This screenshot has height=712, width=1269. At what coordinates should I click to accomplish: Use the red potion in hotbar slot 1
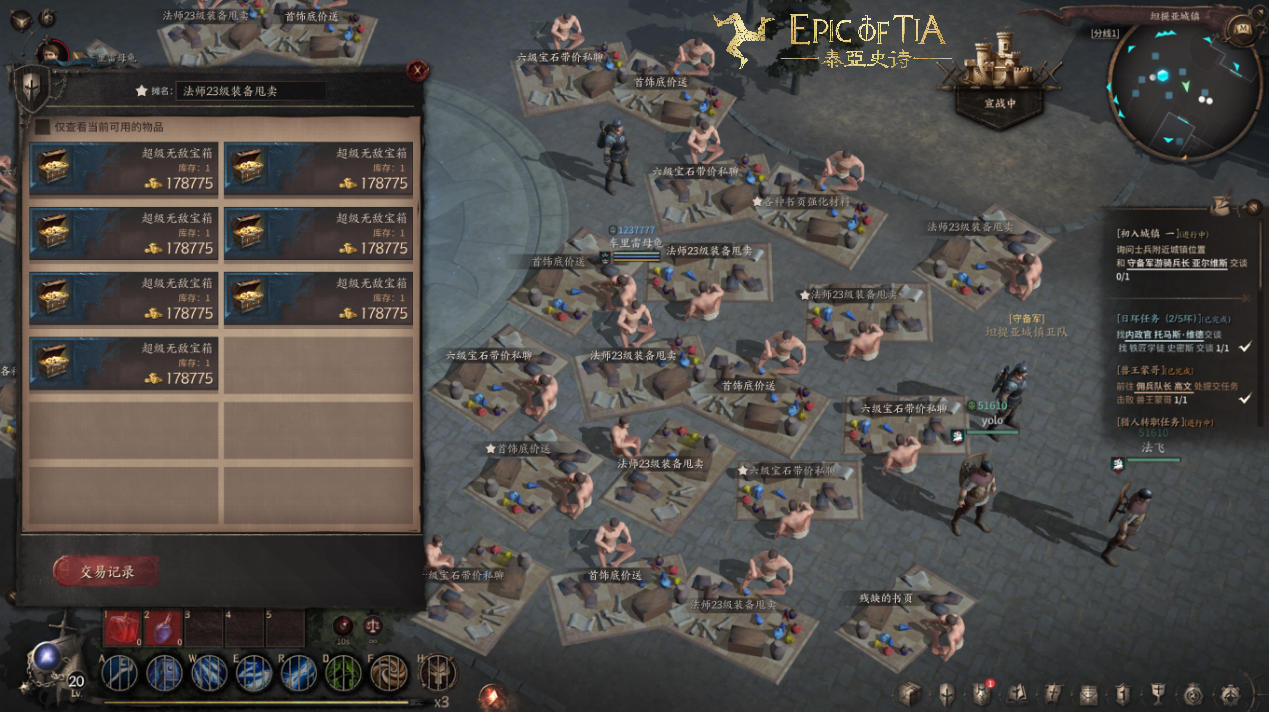123,627
